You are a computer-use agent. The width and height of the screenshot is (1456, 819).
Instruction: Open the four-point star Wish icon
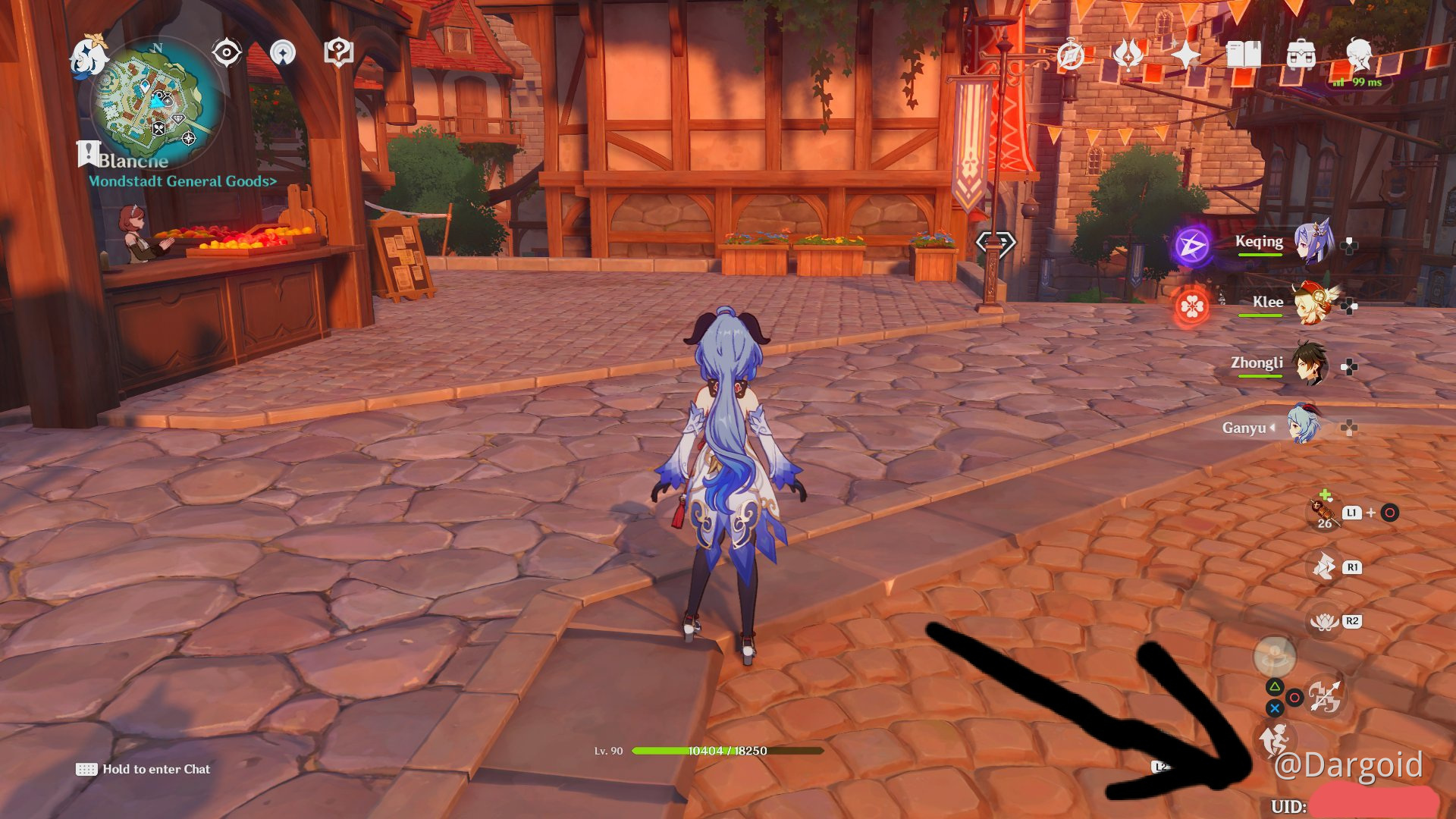pos(1185,55)
